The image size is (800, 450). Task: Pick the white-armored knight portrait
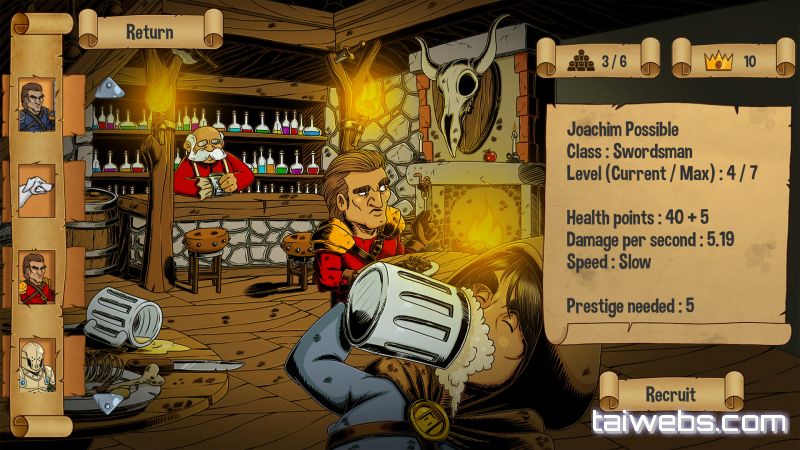tap(38, 365)
